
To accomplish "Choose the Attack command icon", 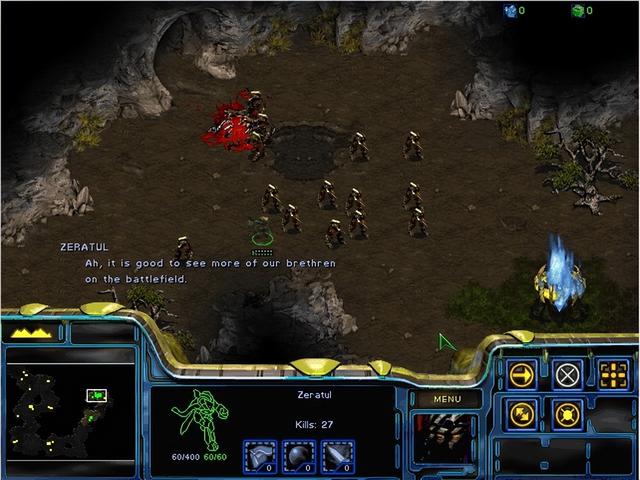I will point(612,374).
